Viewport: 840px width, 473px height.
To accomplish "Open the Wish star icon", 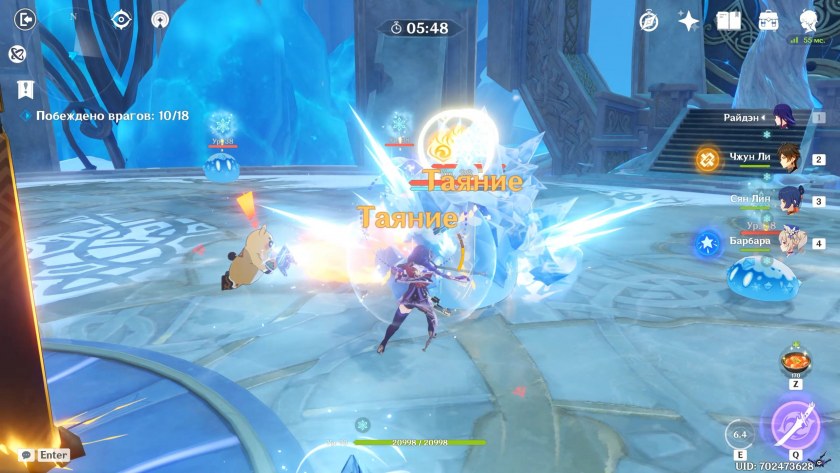I will (x=688, y=20).
